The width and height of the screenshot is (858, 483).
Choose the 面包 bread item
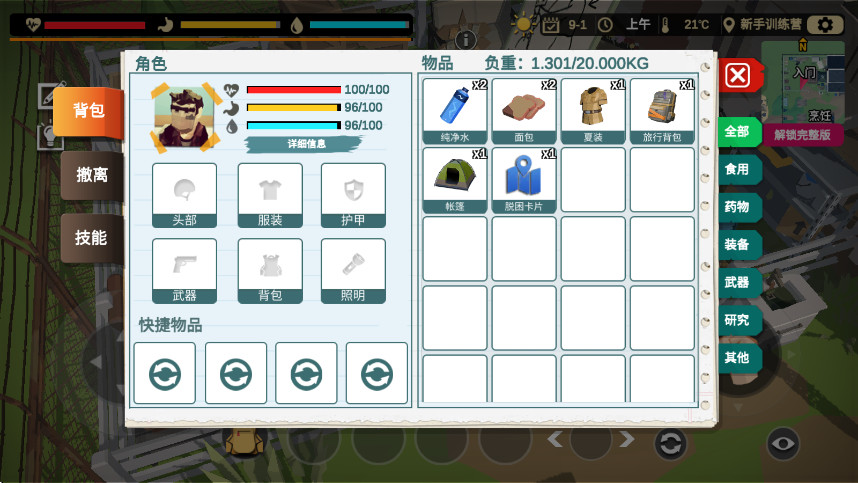click(x=524, y=110)
